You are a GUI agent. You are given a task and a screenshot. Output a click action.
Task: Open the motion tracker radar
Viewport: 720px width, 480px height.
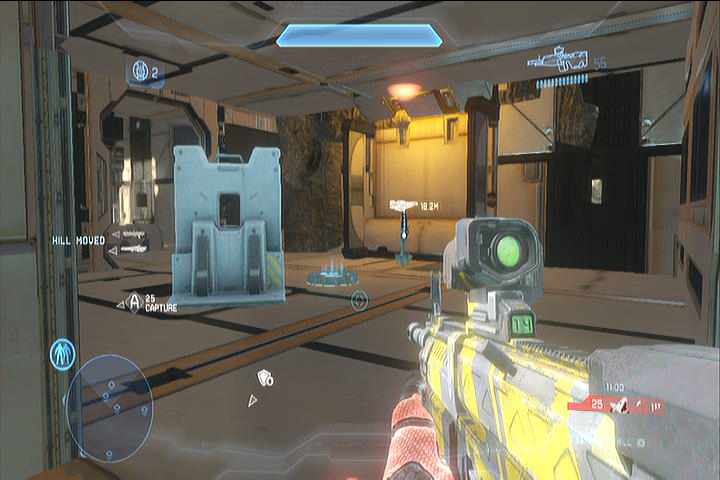109,407
